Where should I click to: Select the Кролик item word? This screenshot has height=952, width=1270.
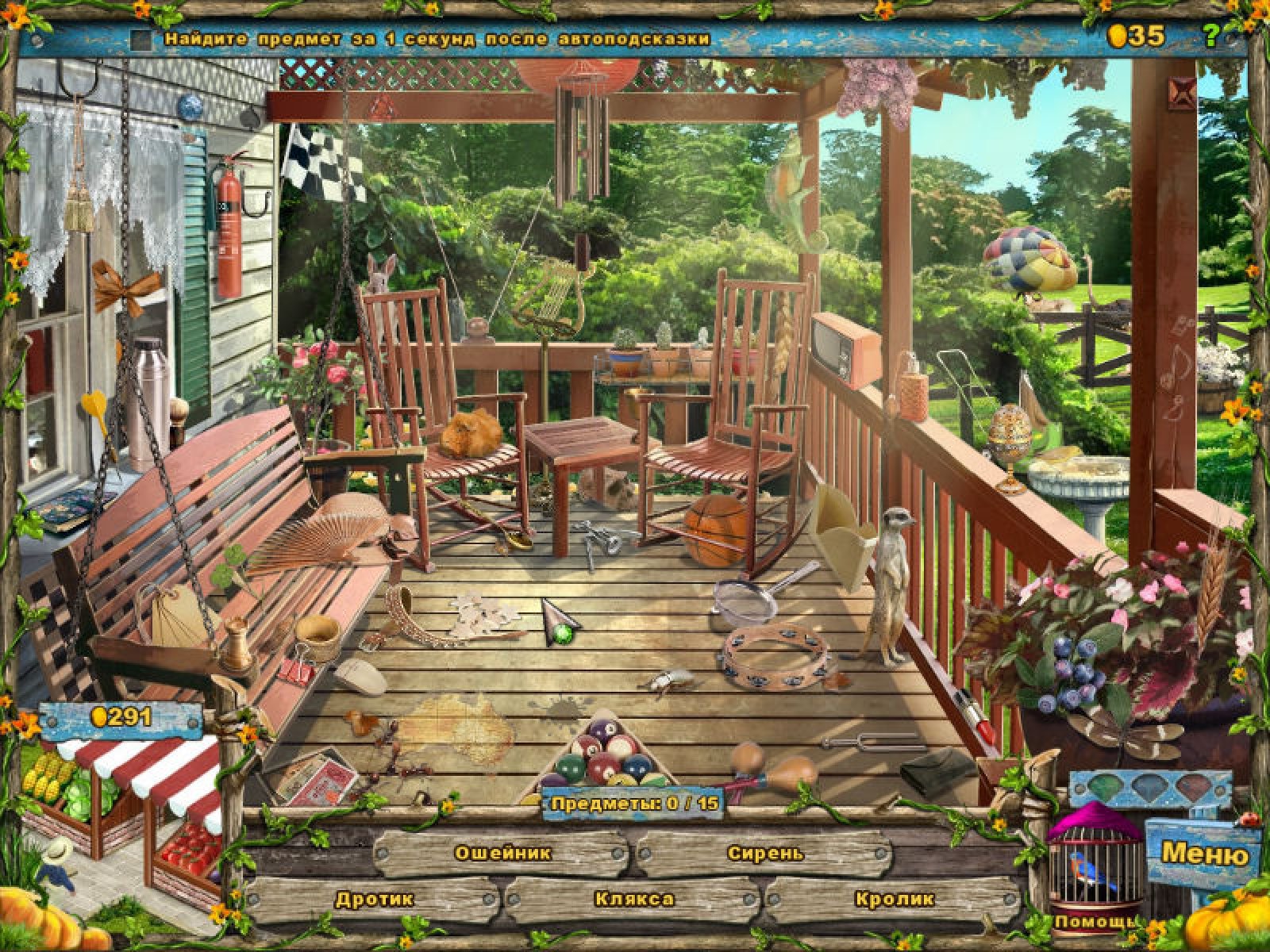(x=895, y=899)
